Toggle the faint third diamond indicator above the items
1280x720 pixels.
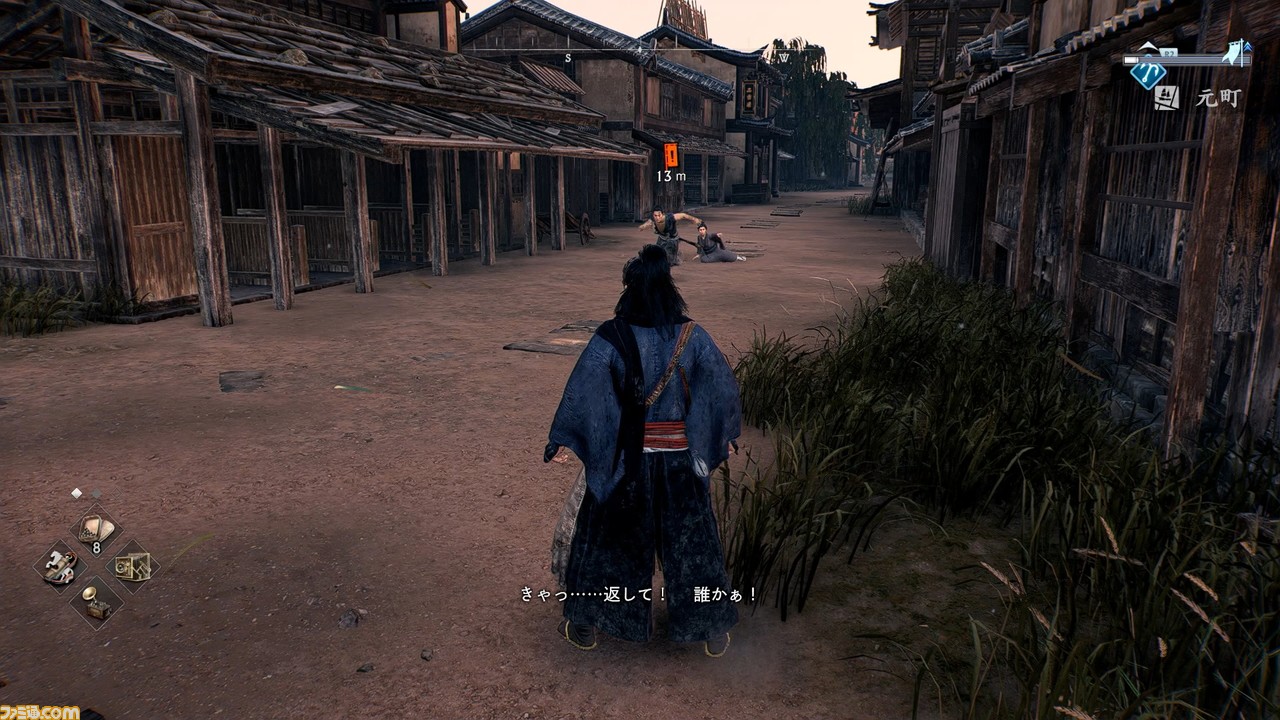pyautogui.click(x=115, y=493)
